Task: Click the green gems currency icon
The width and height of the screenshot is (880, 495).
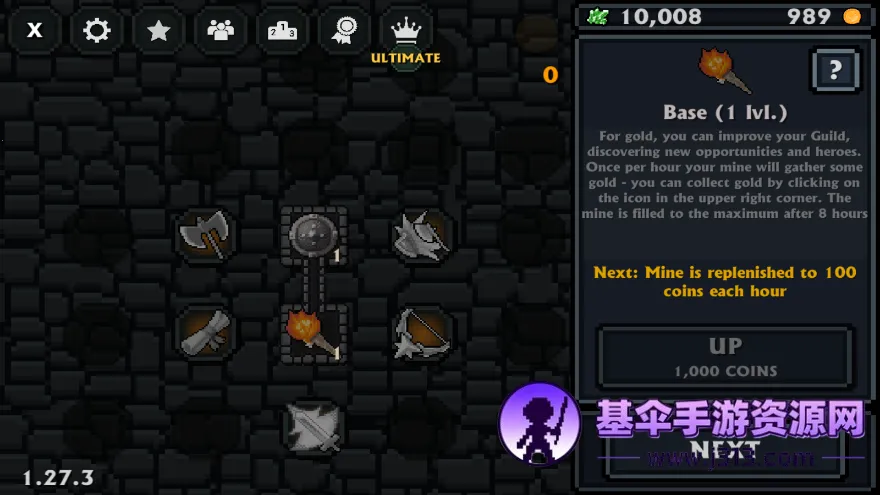Action: pos(597,16)
